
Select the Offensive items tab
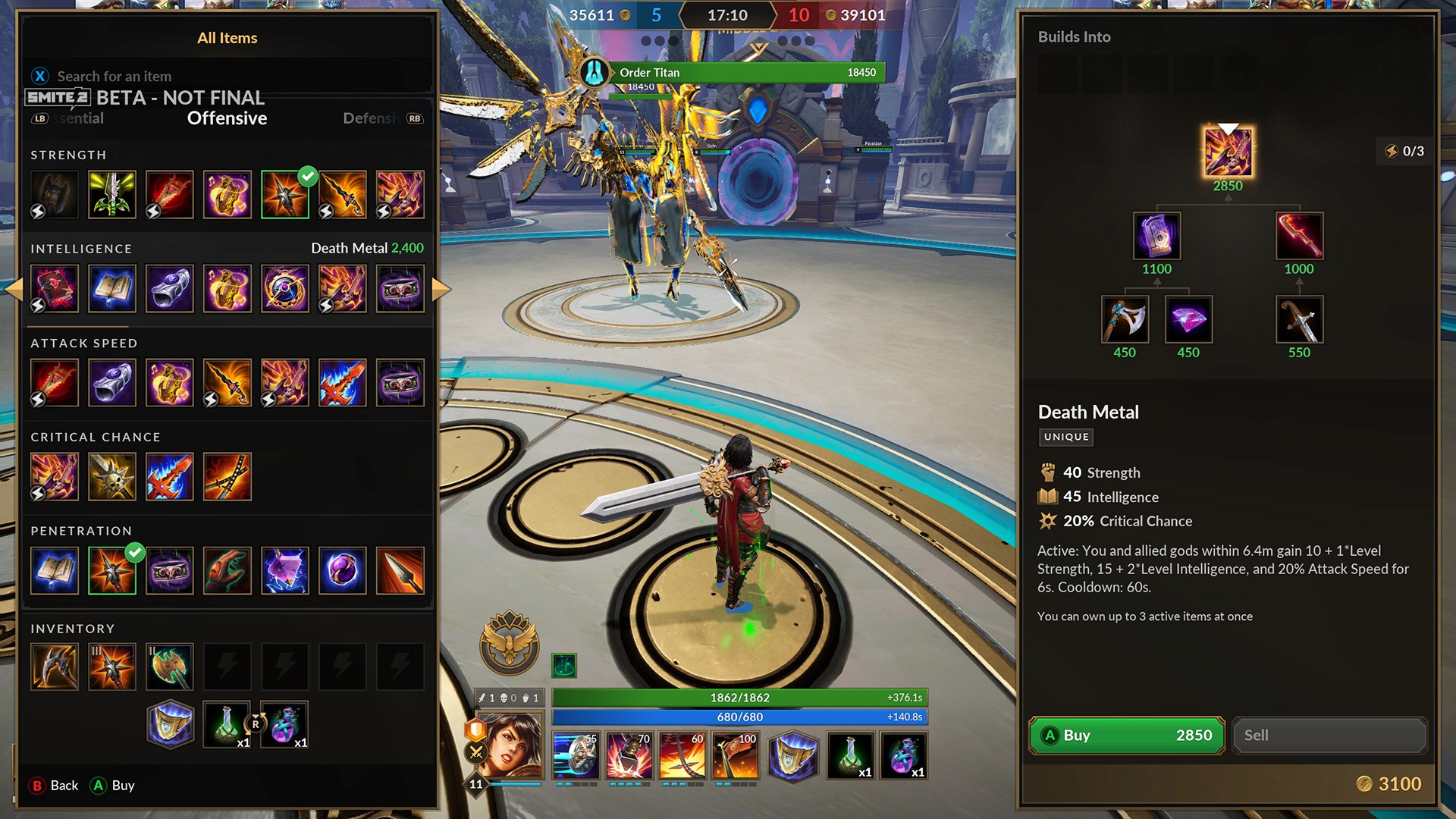[x=227, y=118]
